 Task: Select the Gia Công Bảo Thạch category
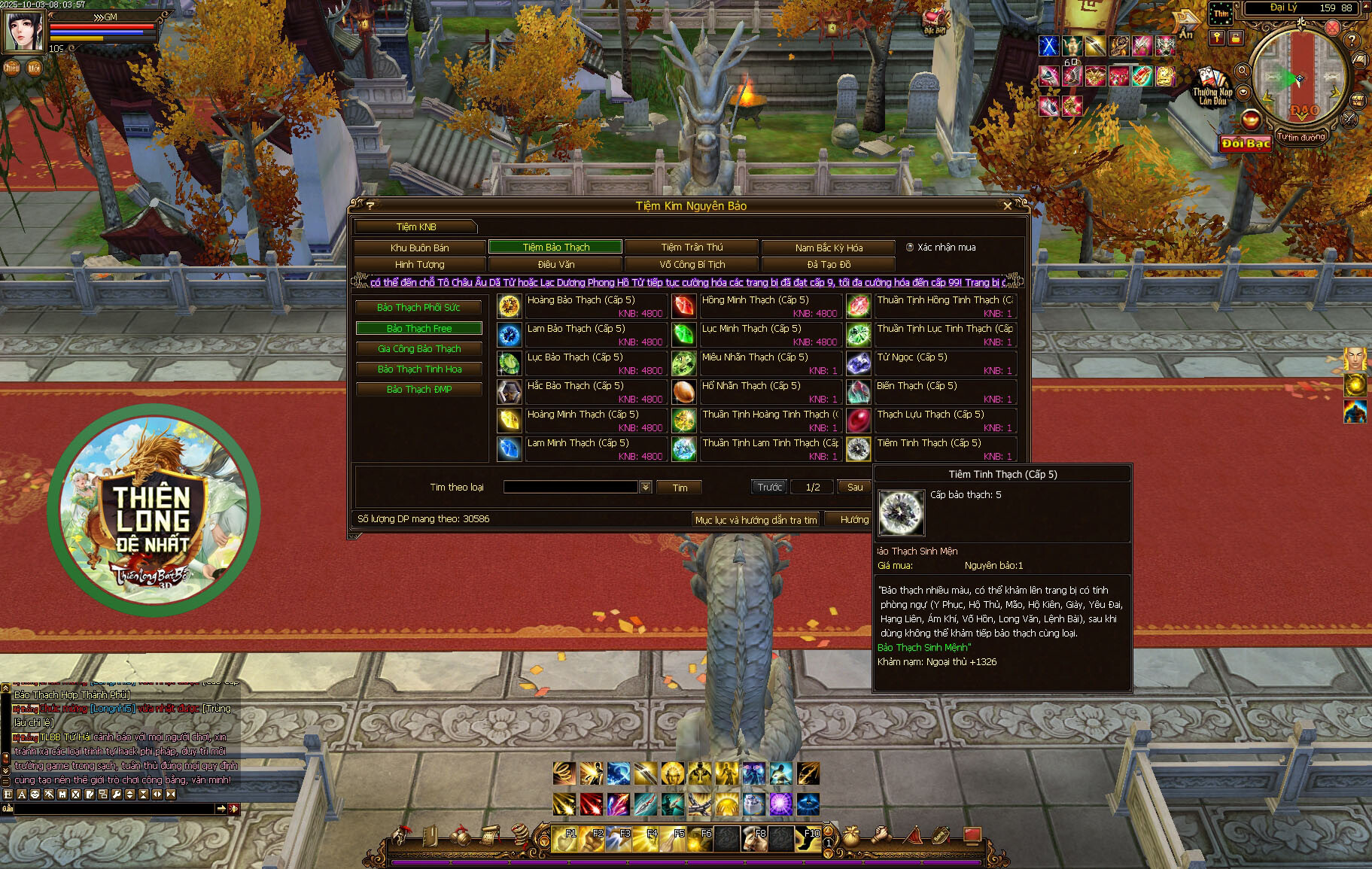tap(418, 349)
